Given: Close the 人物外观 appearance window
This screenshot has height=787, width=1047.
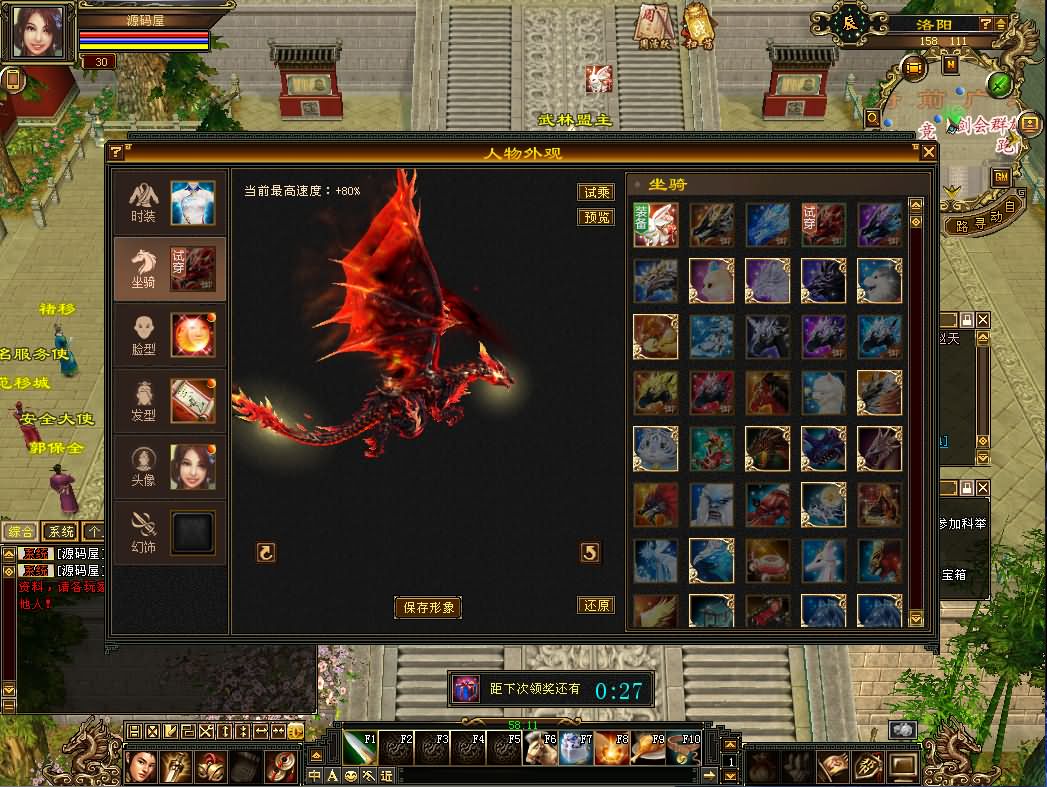Looking at the screenshot, I should tap(929, 152).
